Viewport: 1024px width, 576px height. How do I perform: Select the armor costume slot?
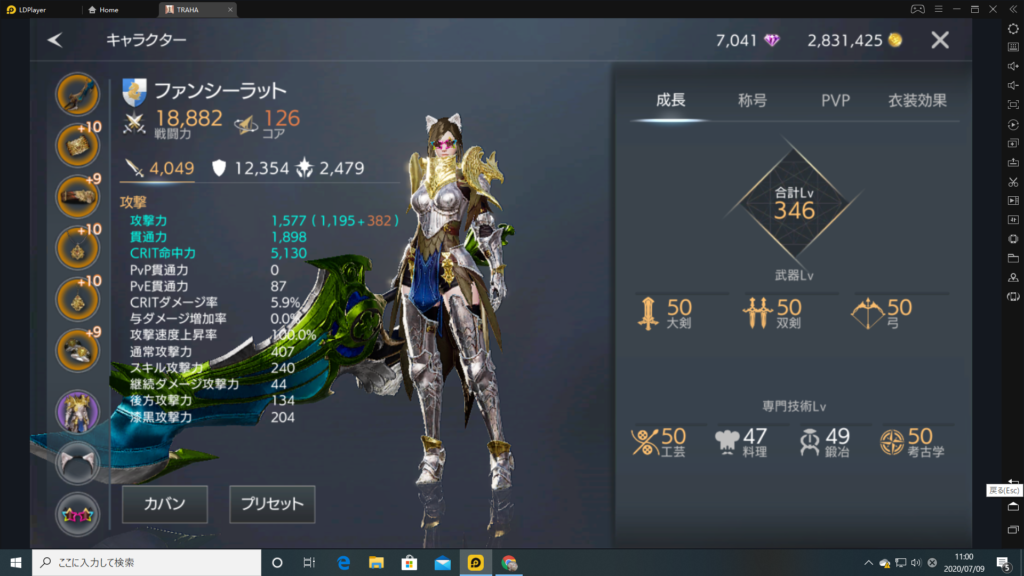click(x=77, y=411)
